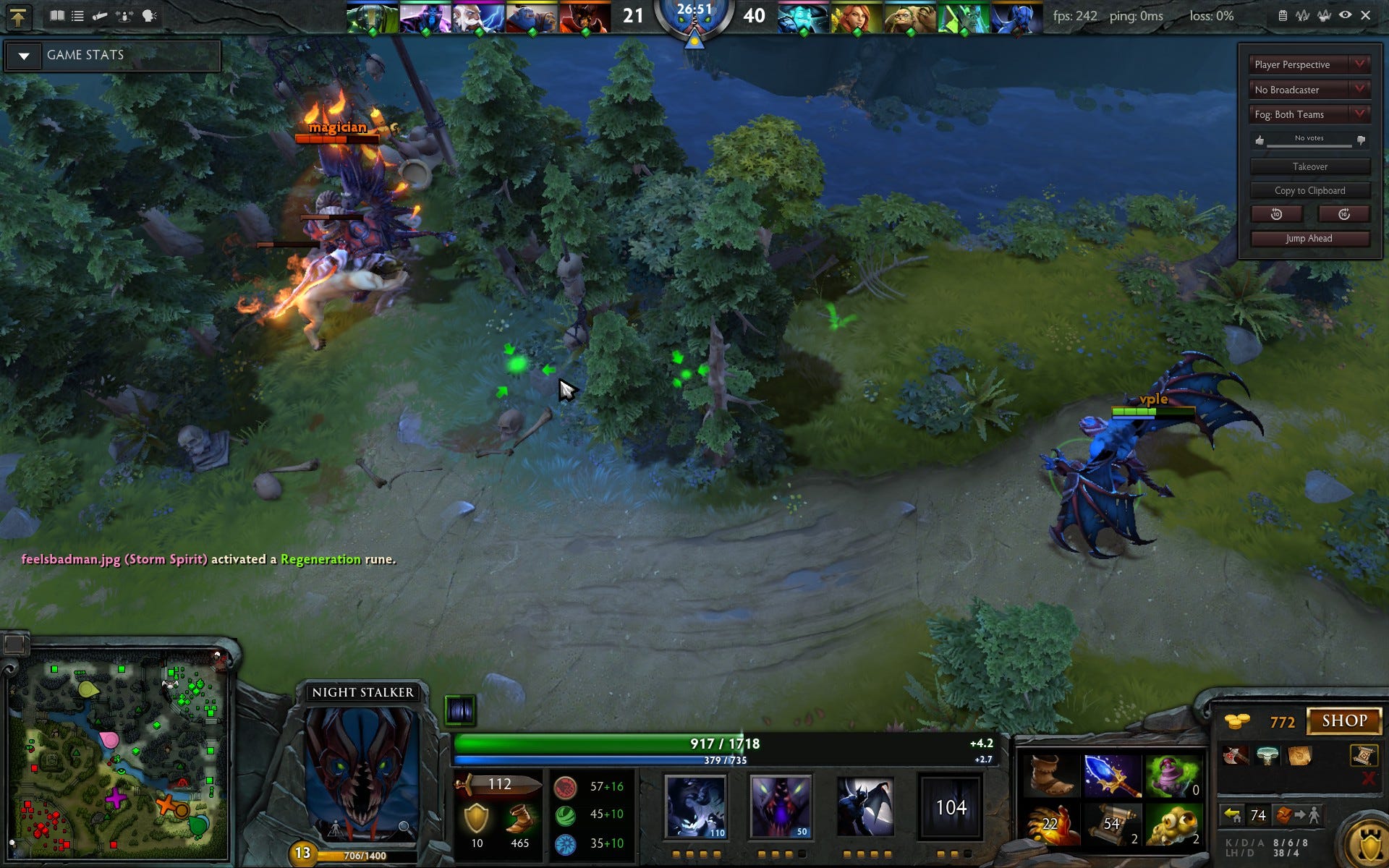The width and height of the screenshot is (1389, 868).
Task: Give the replay a thumbs up vote
Action: pyautogui.click(x=1260, y=140)
